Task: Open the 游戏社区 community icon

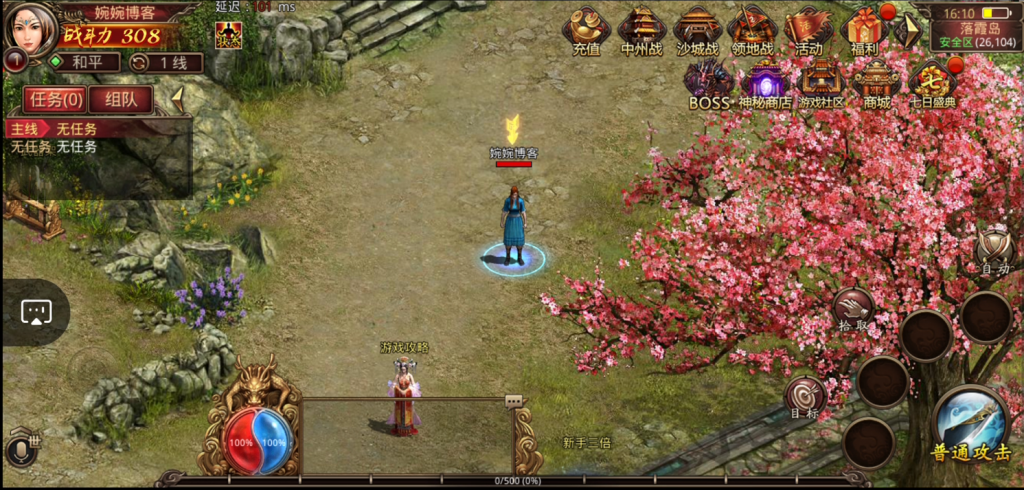Action: pyautogui.click(x=821, y=83)
